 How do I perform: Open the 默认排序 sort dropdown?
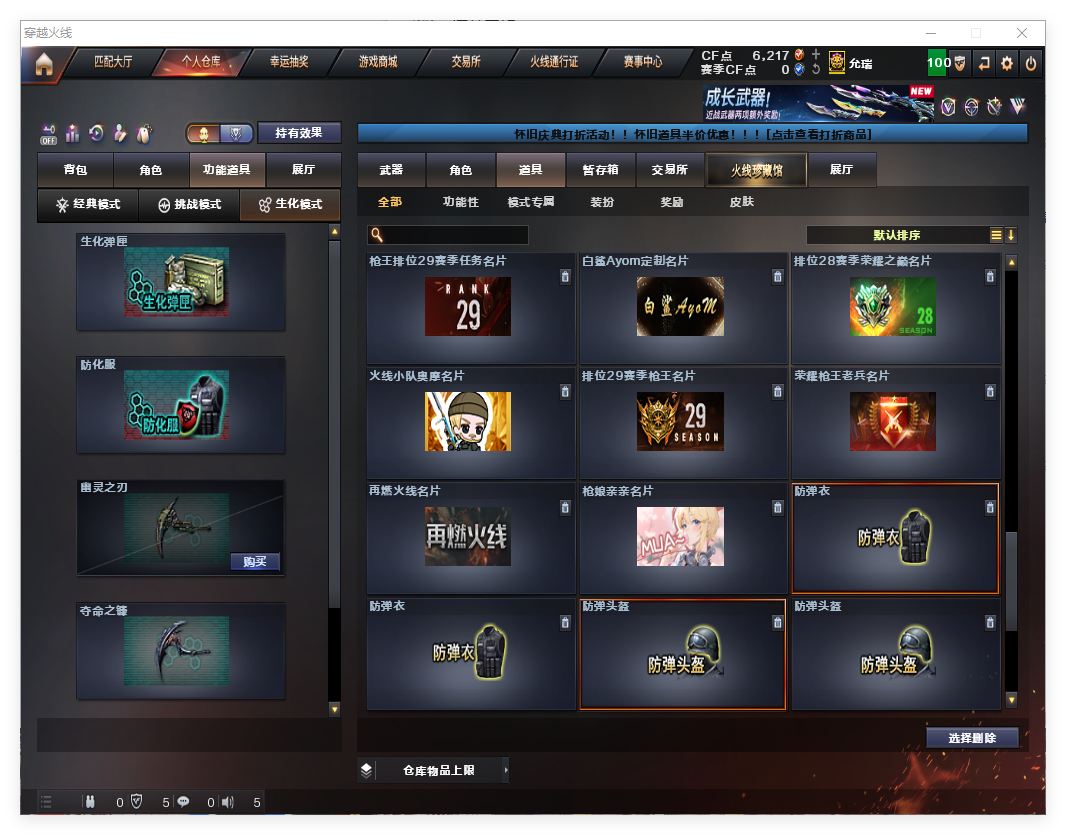(x=896, y=235)
